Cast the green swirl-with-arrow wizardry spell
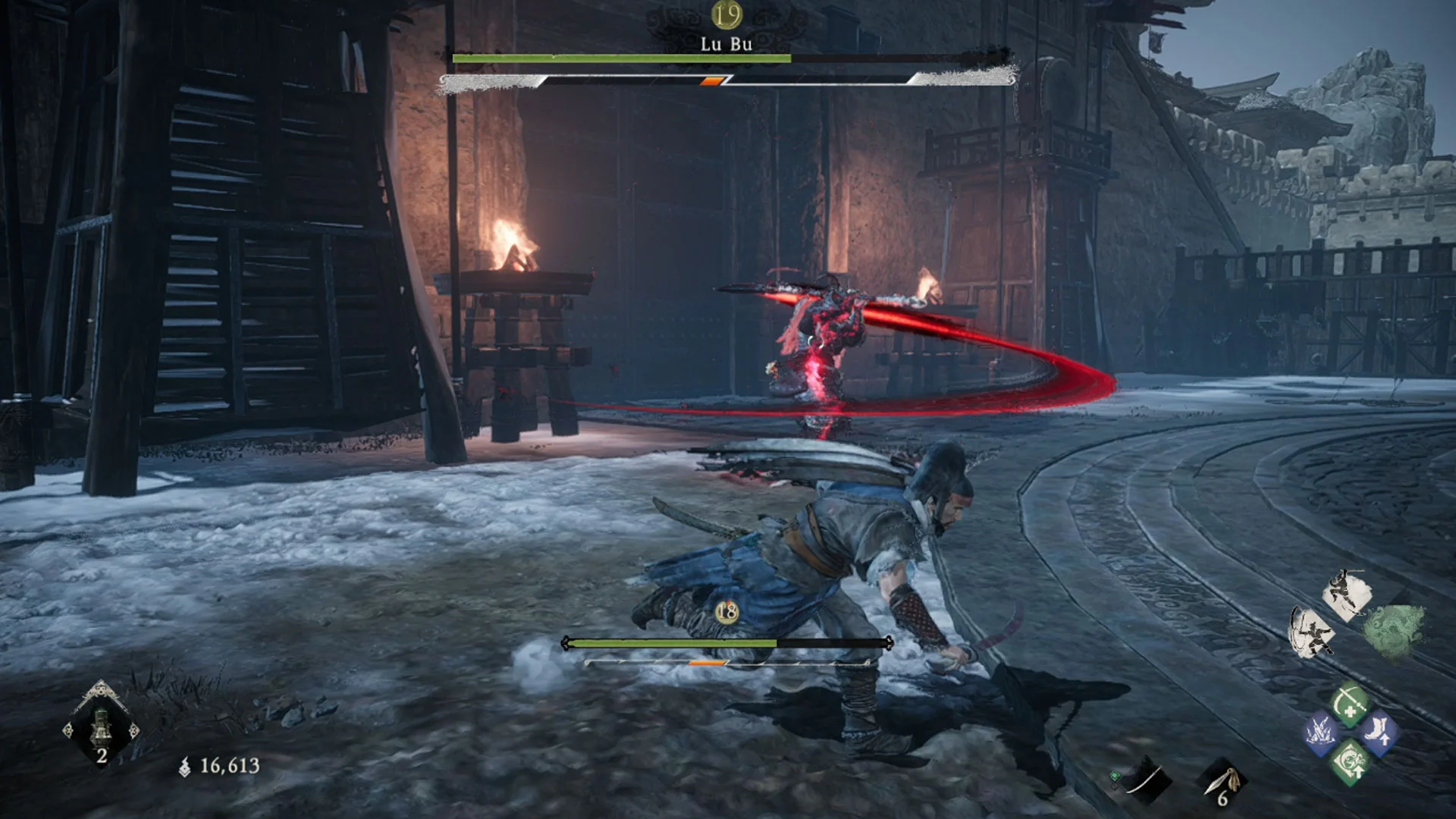 pyautogui.click(x=1350, y=762)
